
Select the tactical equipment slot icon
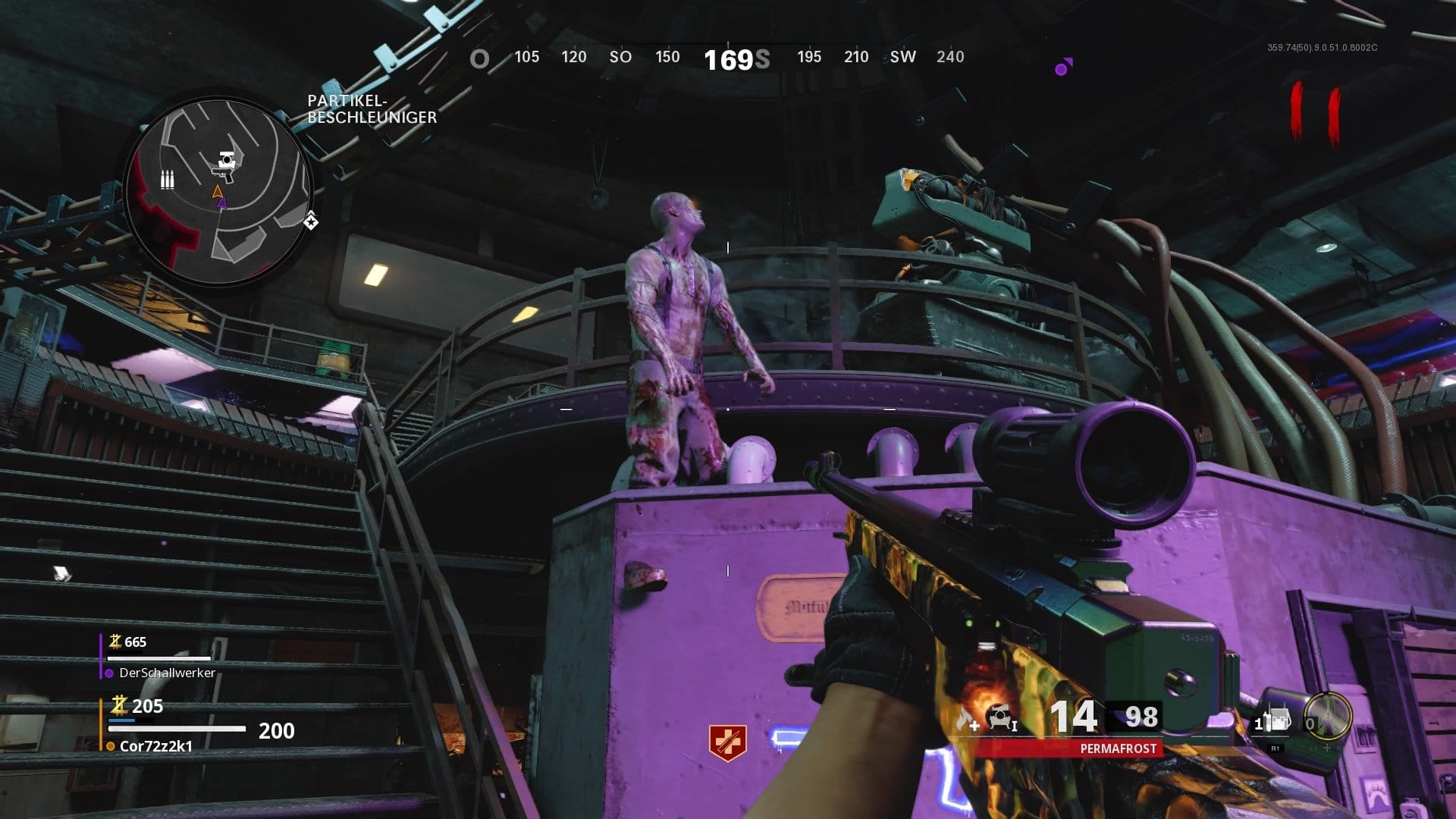click(1276, 721)
